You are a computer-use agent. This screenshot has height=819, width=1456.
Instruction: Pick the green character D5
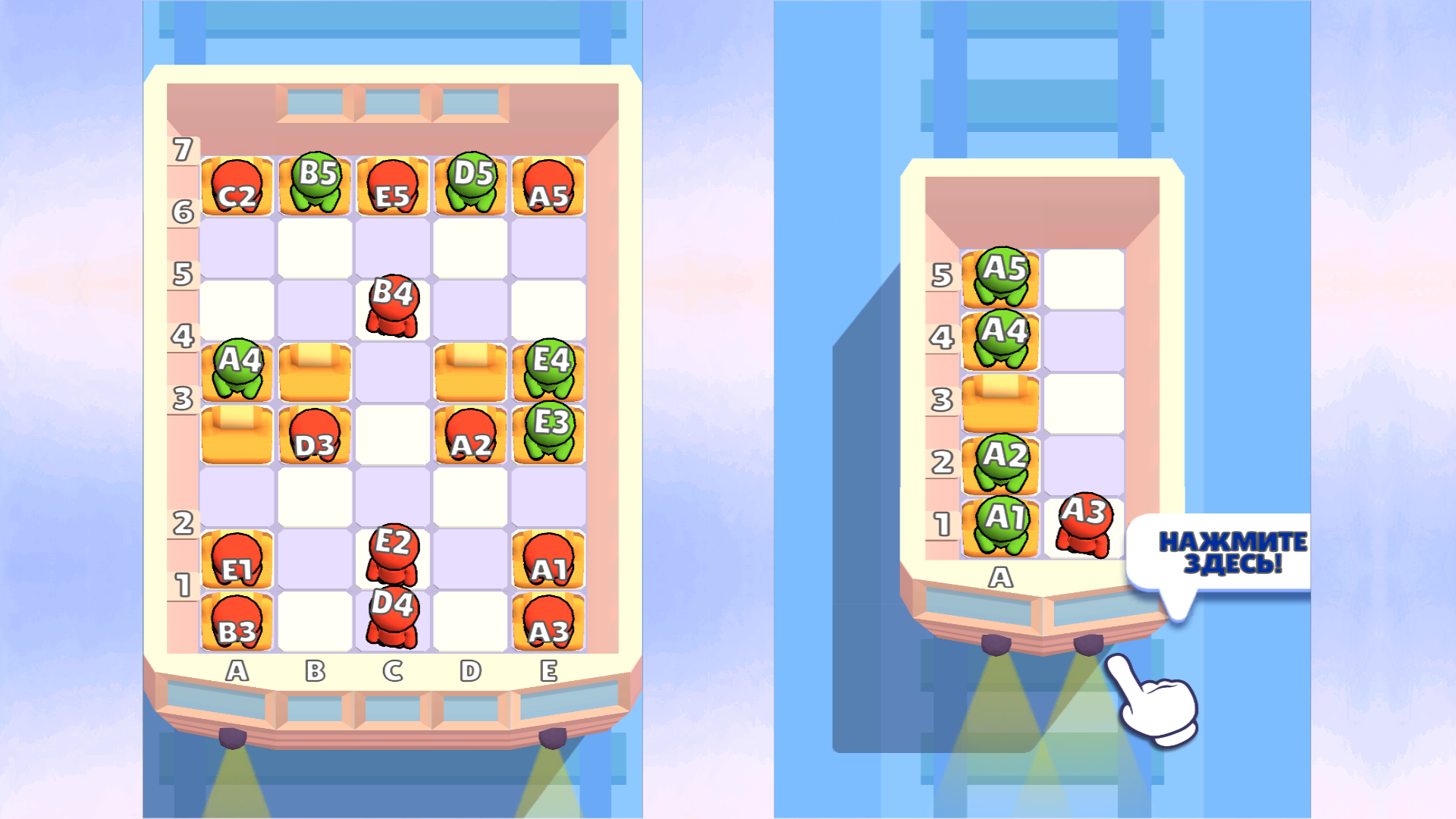tap(472, 182)
